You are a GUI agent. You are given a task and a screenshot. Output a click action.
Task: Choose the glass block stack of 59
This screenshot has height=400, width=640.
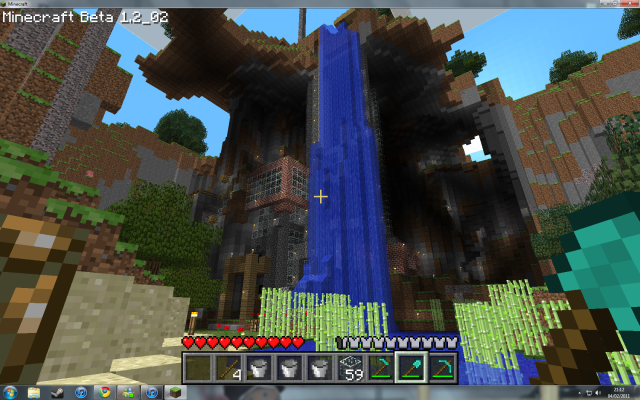pyautogui.click(x=351, y=368)
